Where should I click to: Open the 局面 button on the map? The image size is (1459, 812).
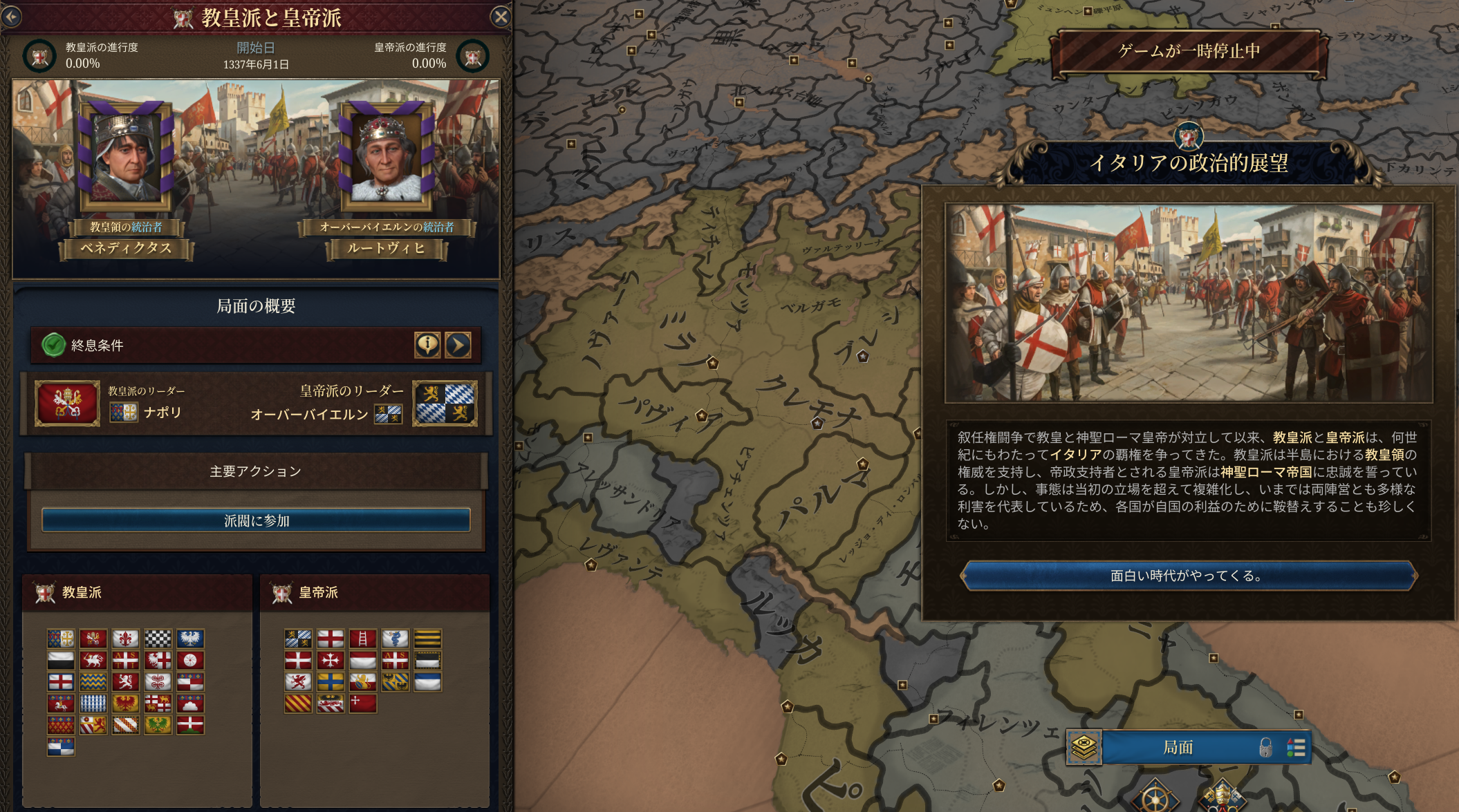pyautogui.click(x=1178, y=747)
